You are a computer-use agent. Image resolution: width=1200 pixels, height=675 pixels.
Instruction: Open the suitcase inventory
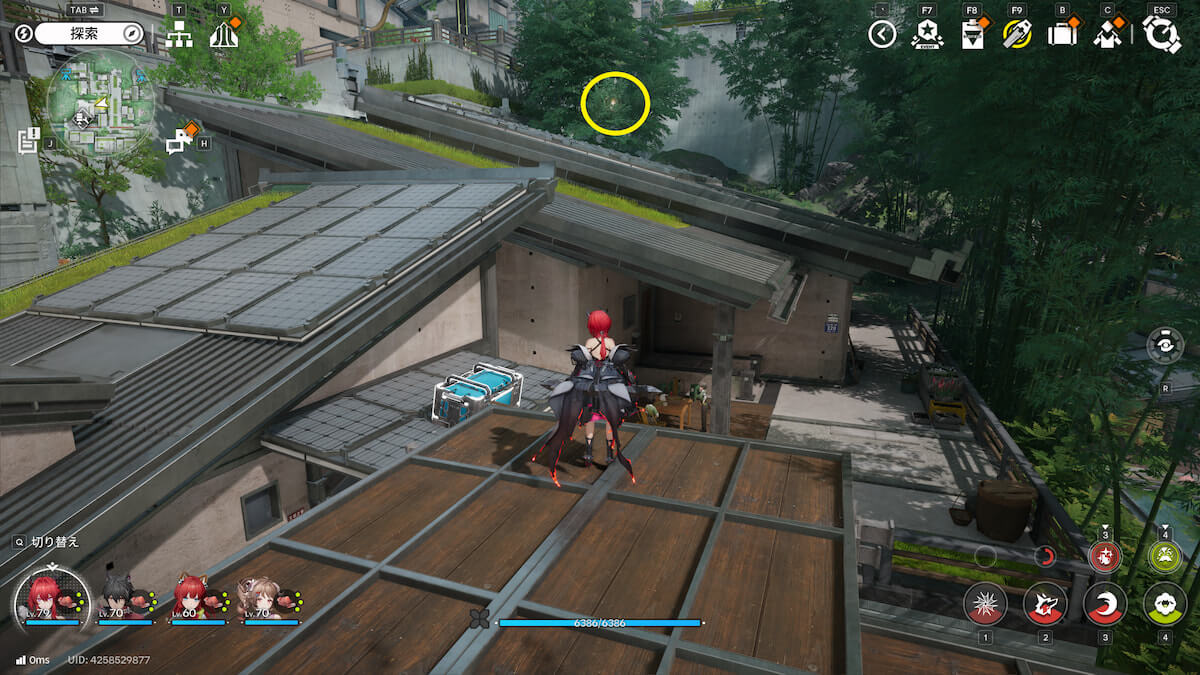(1062, 35)
